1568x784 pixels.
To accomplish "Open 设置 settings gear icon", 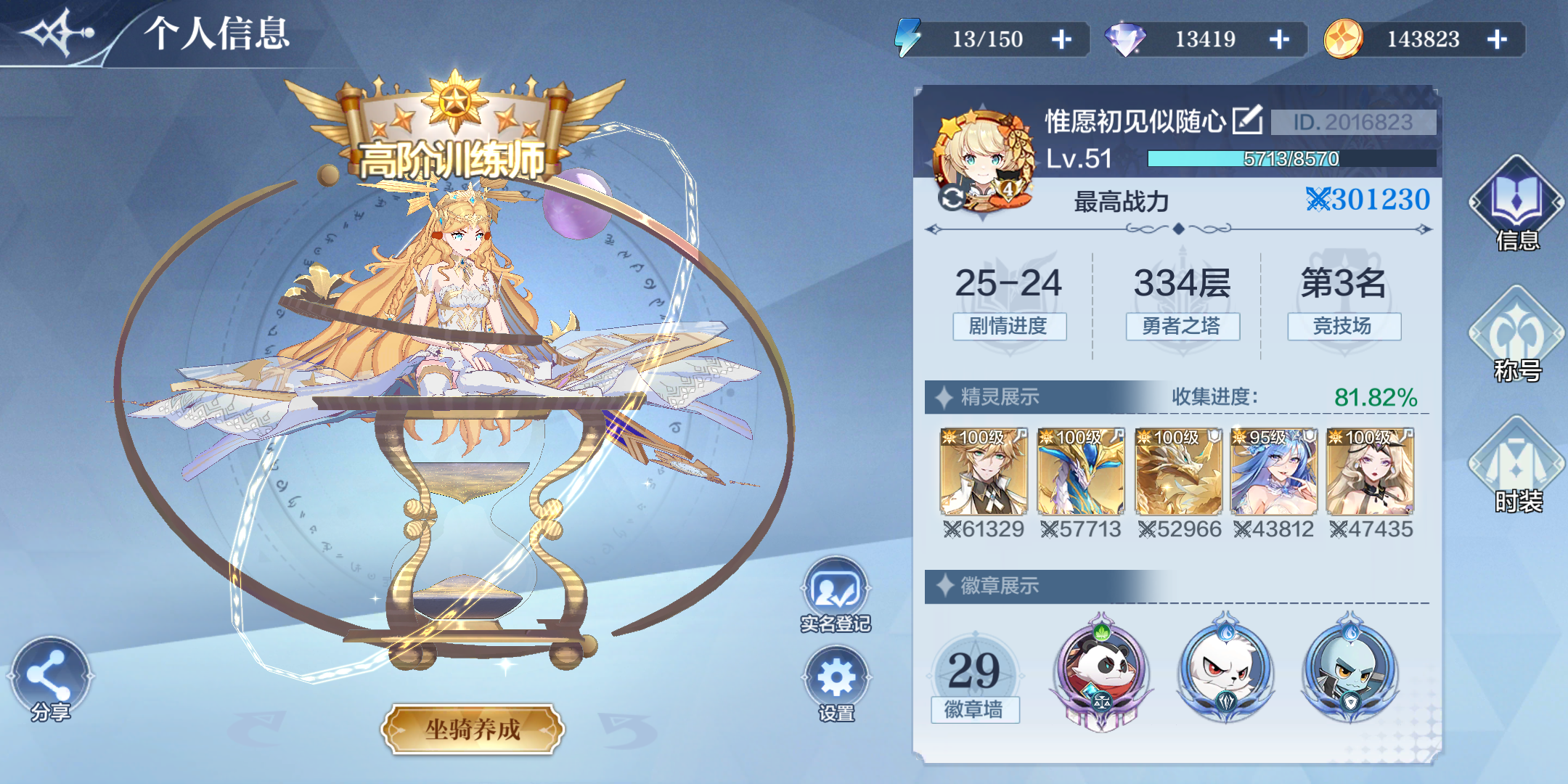I will pos(835,679).
